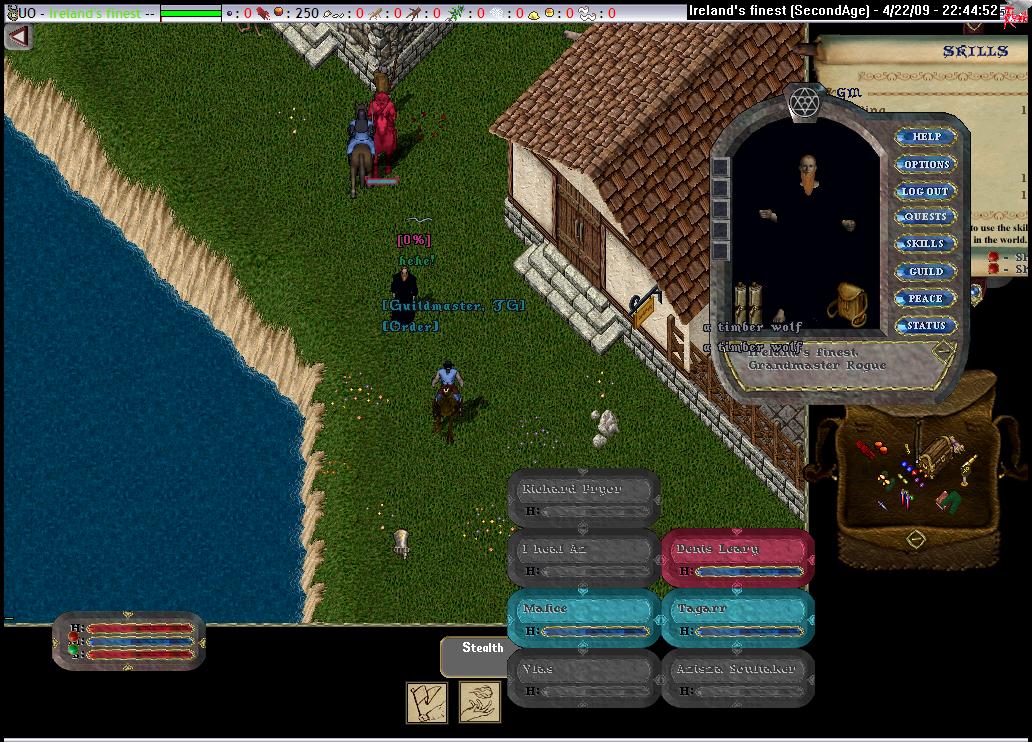Select the Vlas health bar
The image size is (1032, 742).
(x=583, y=677)
